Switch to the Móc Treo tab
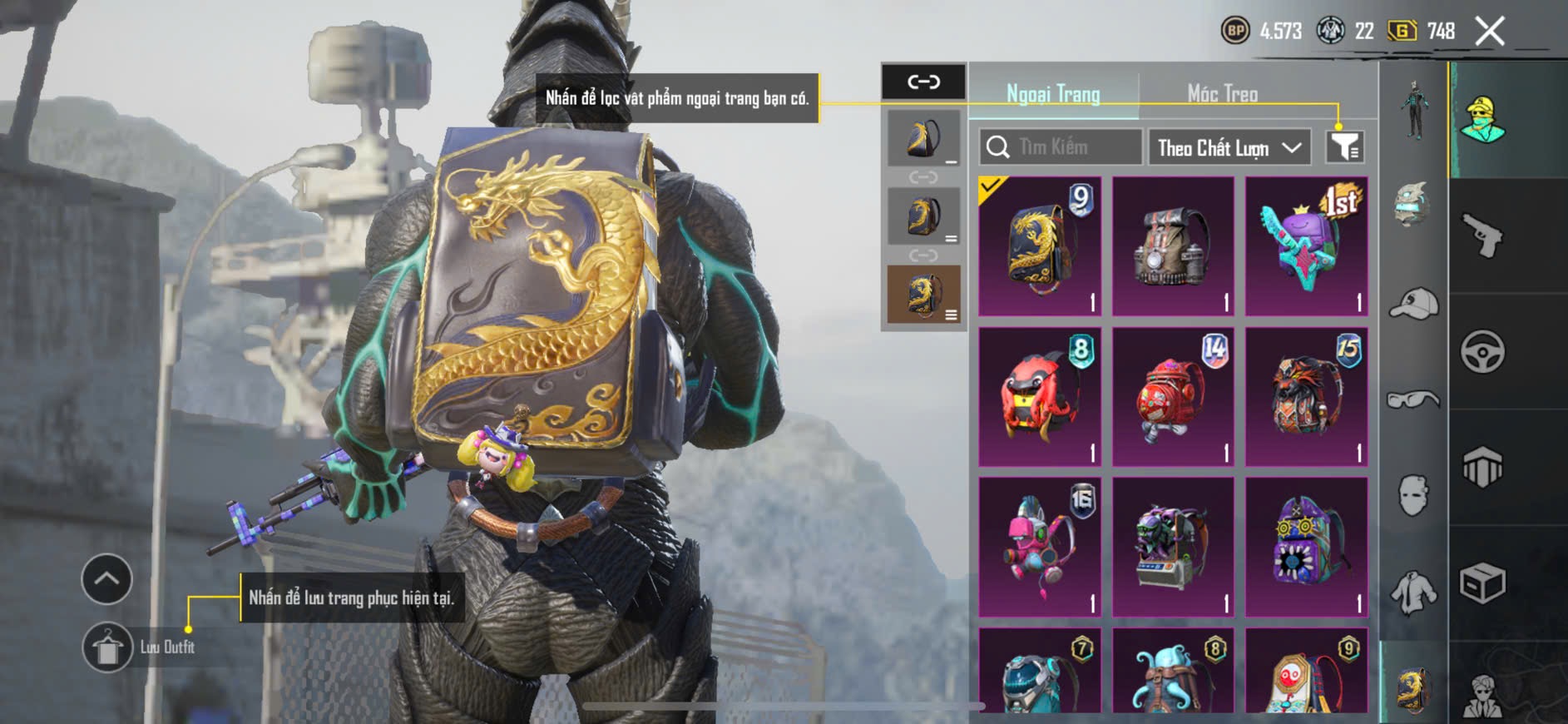 [x=1221, y=94]
